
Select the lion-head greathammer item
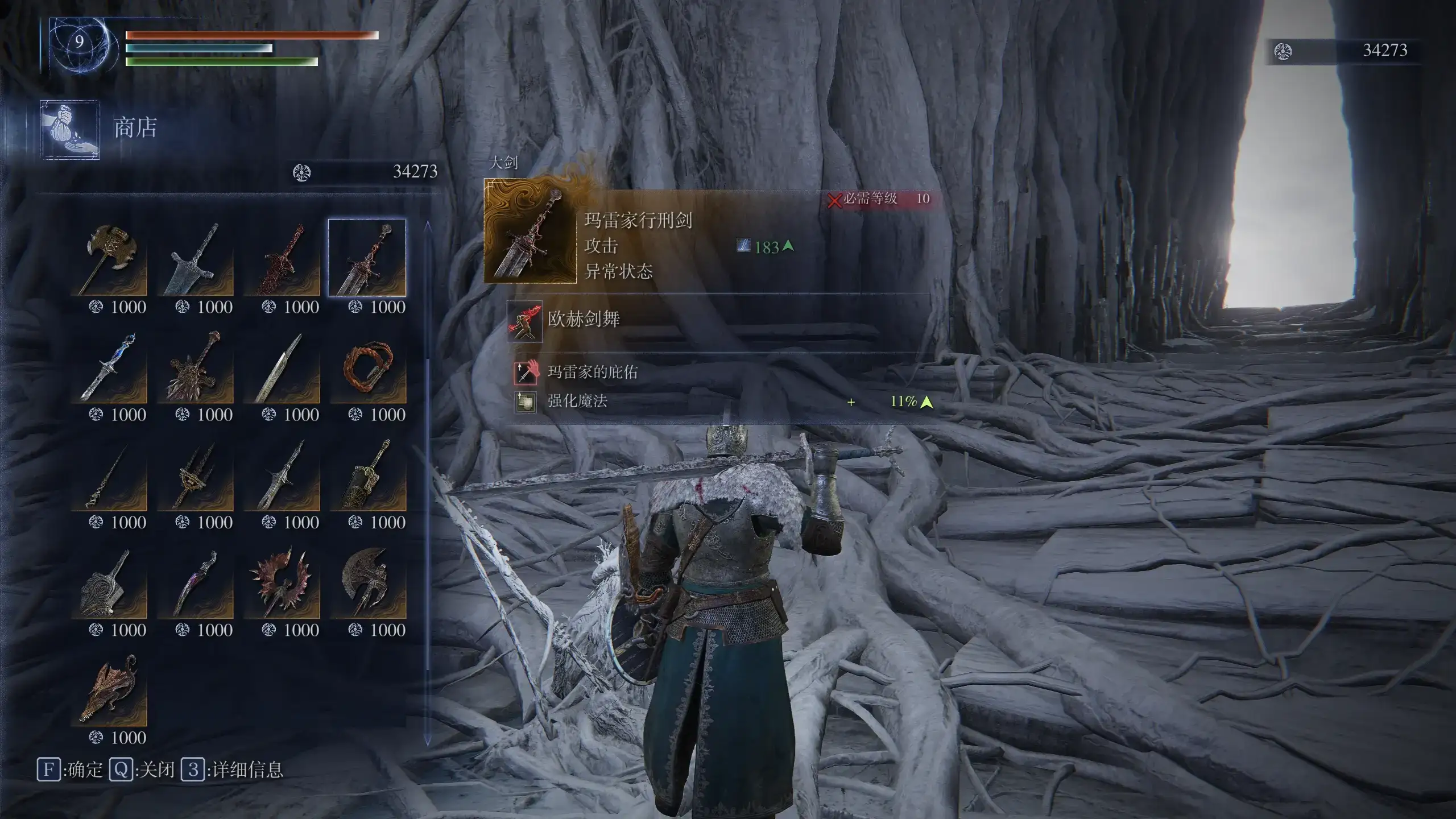tap(196, 367)
